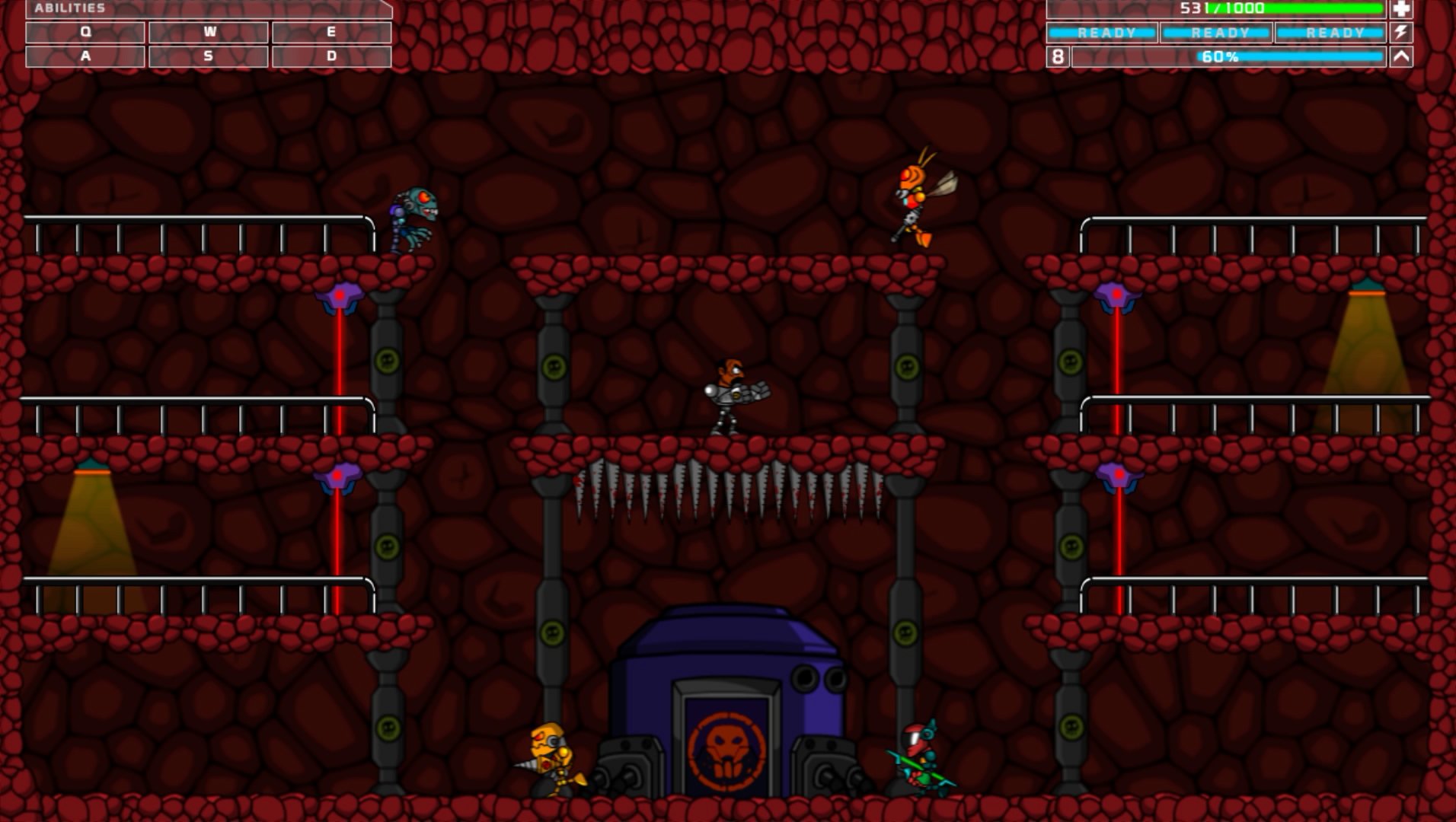Select the W ability slot

(209, 32)
